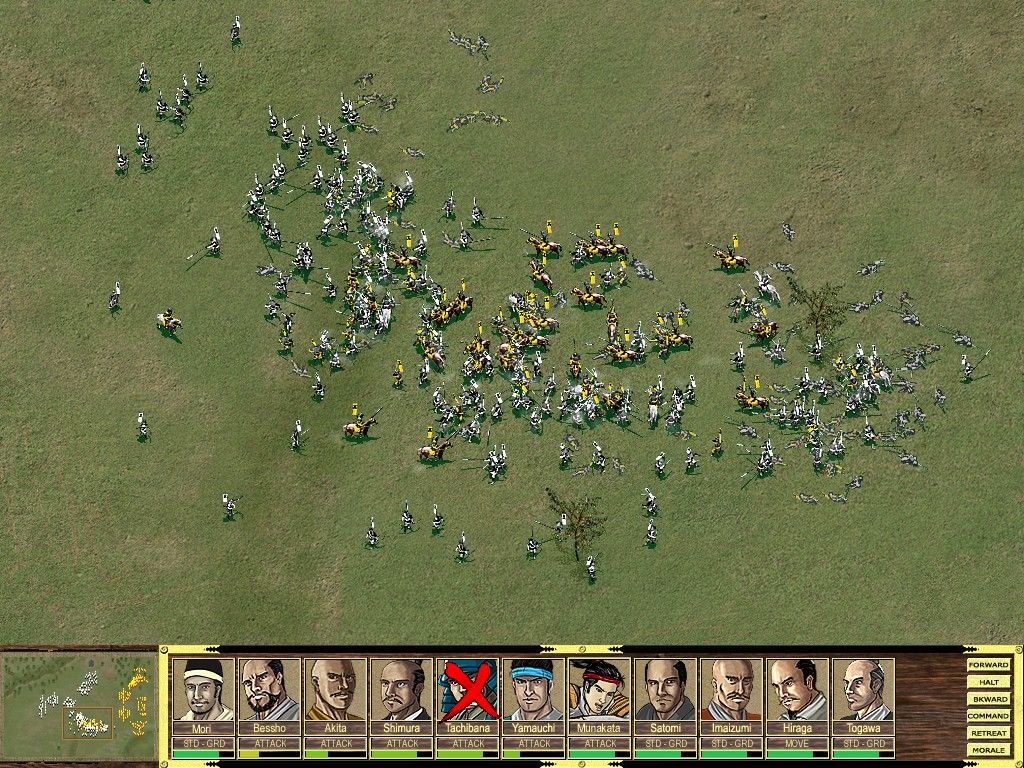This screenshot has height=768, width=1024.
Task: Select Akita's unit portrait
Action: pos(335,690)
